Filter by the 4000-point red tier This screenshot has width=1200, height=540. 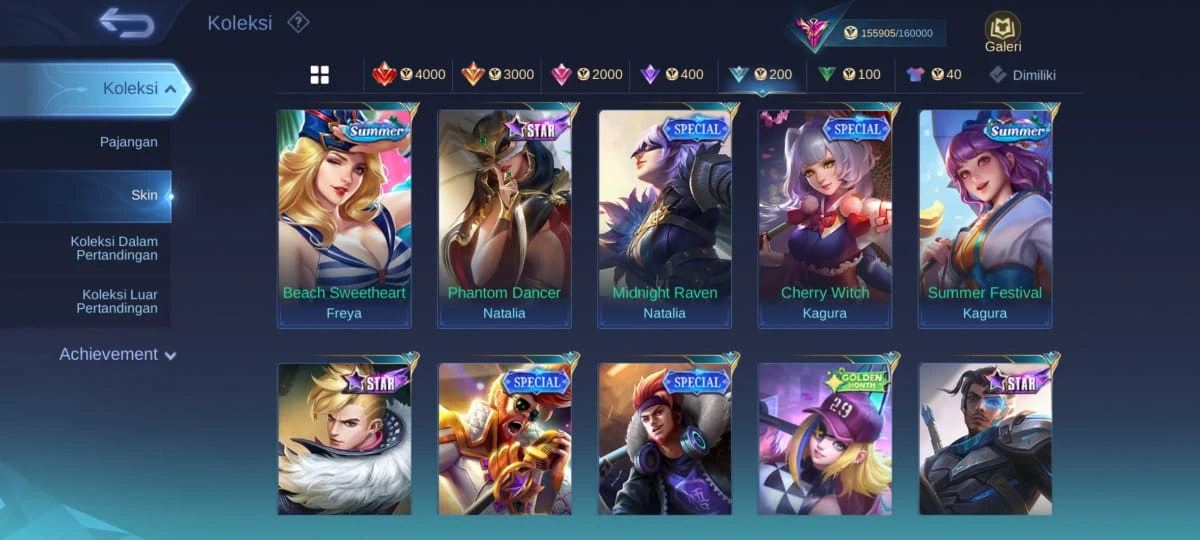pos(409,74)
